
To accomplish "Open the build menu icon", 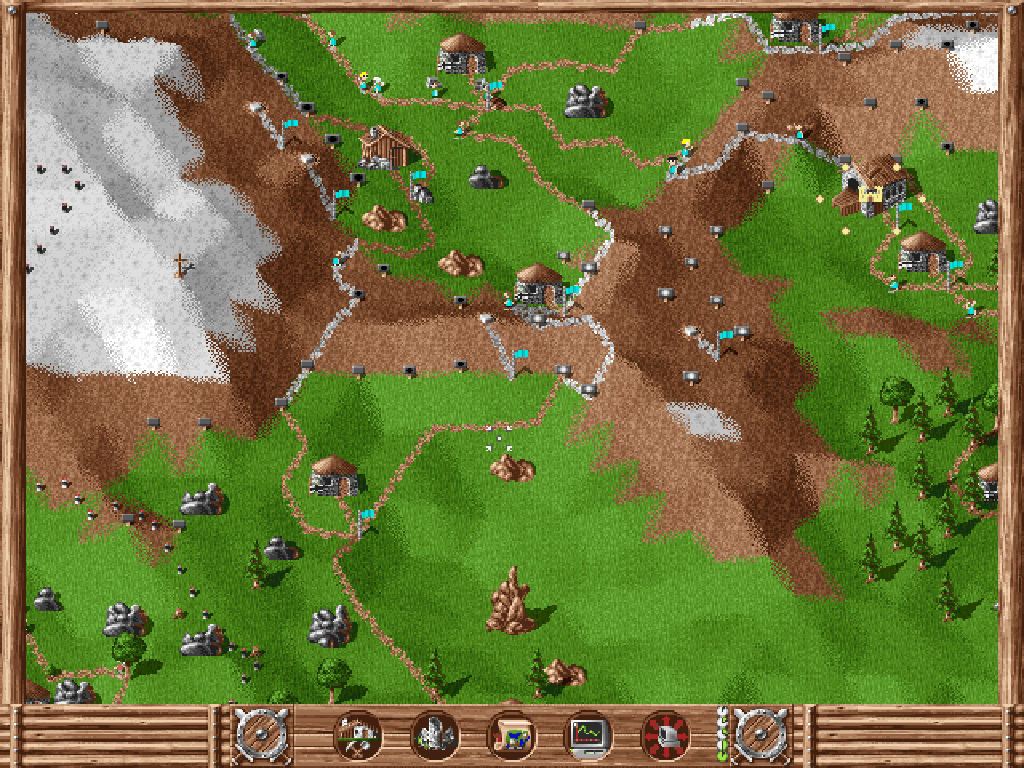I will tap(358, 736).
